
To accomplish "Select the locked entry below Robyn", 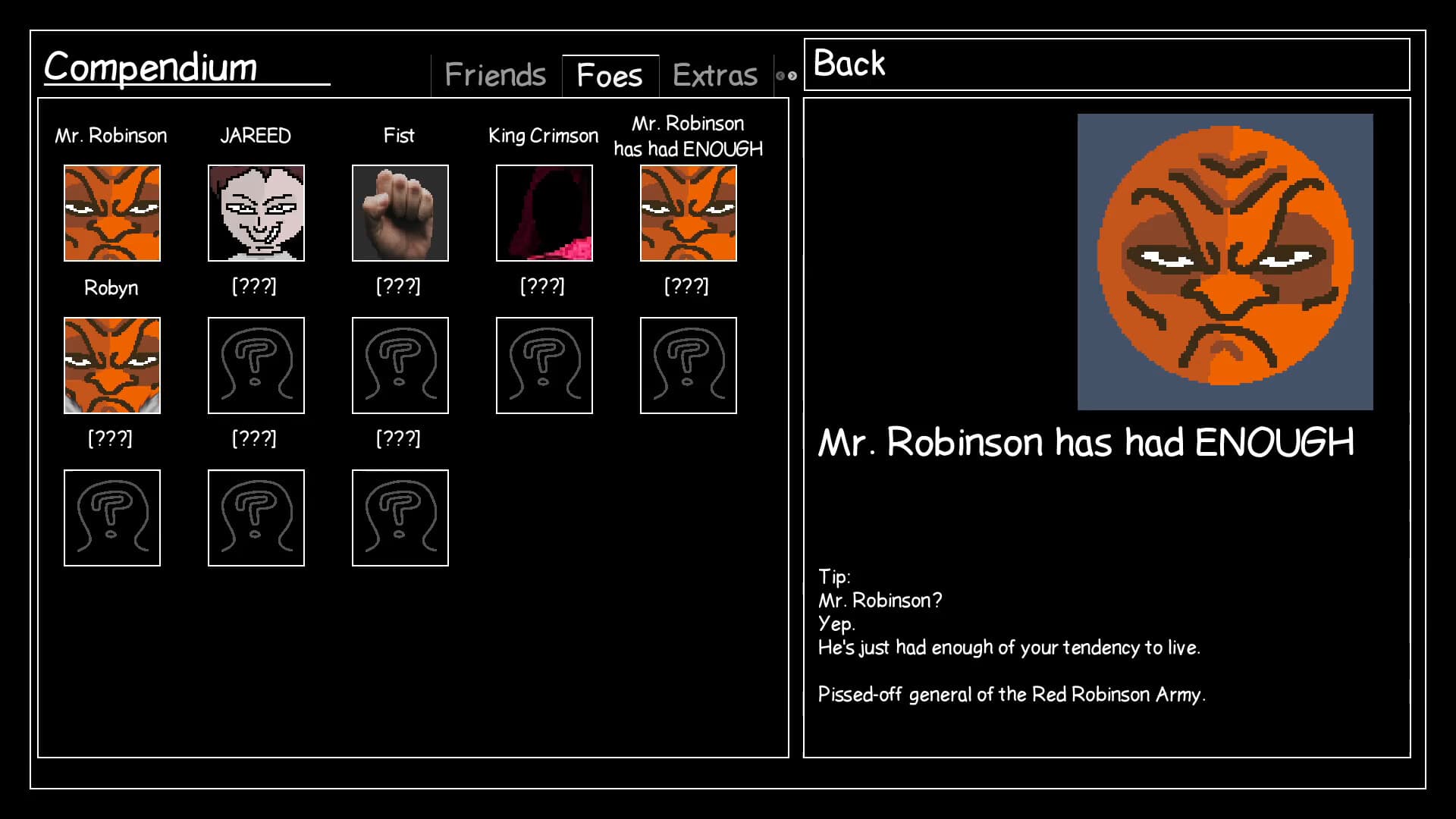I will click(112, 518).
